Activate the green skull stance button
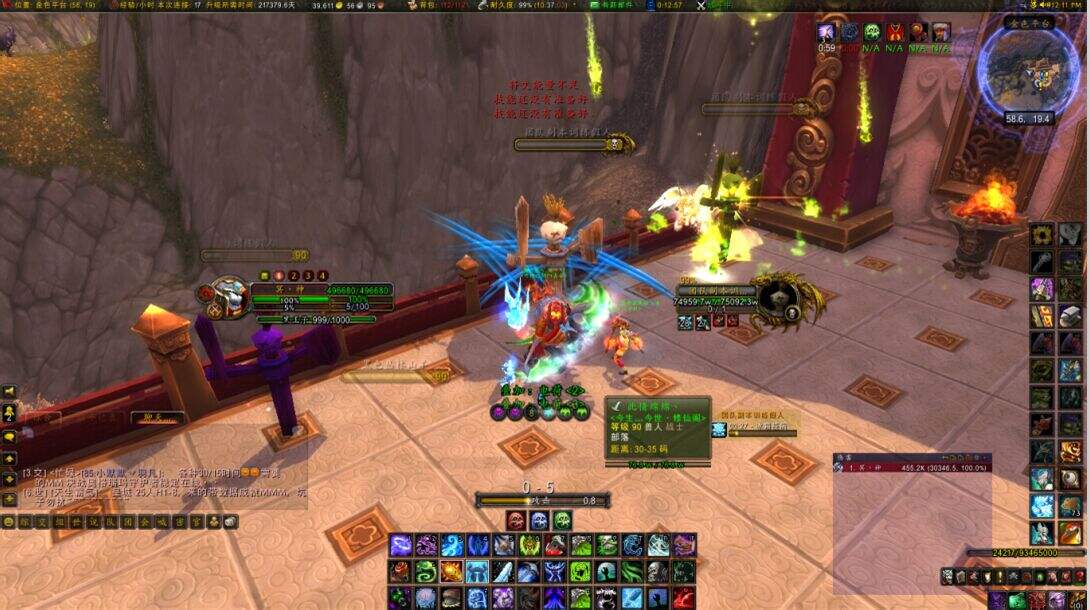Image resolution: width=1090 pixels, height=610 pixels. tap(562, 520)
